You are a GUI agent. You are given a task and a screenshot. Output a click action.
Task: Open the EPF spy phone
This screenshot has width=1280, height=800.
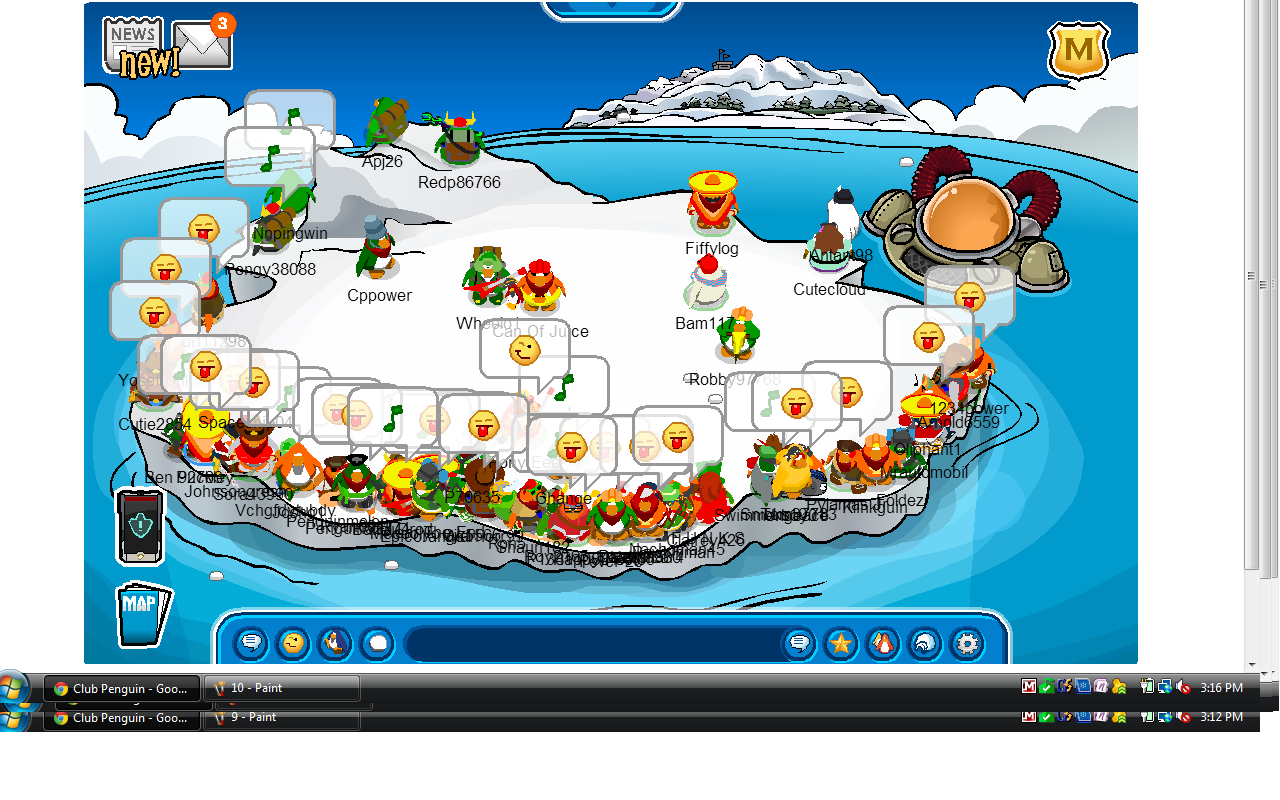[139, 525]
